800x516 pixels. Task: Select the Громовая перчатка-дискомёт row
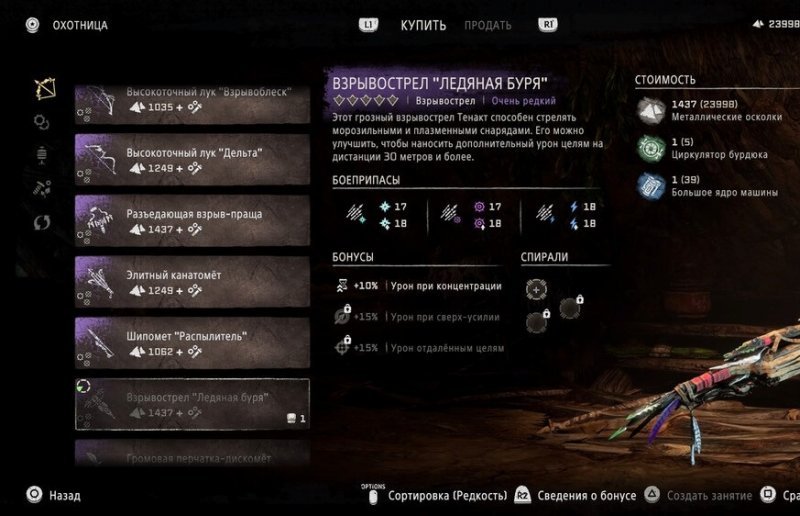192,456
